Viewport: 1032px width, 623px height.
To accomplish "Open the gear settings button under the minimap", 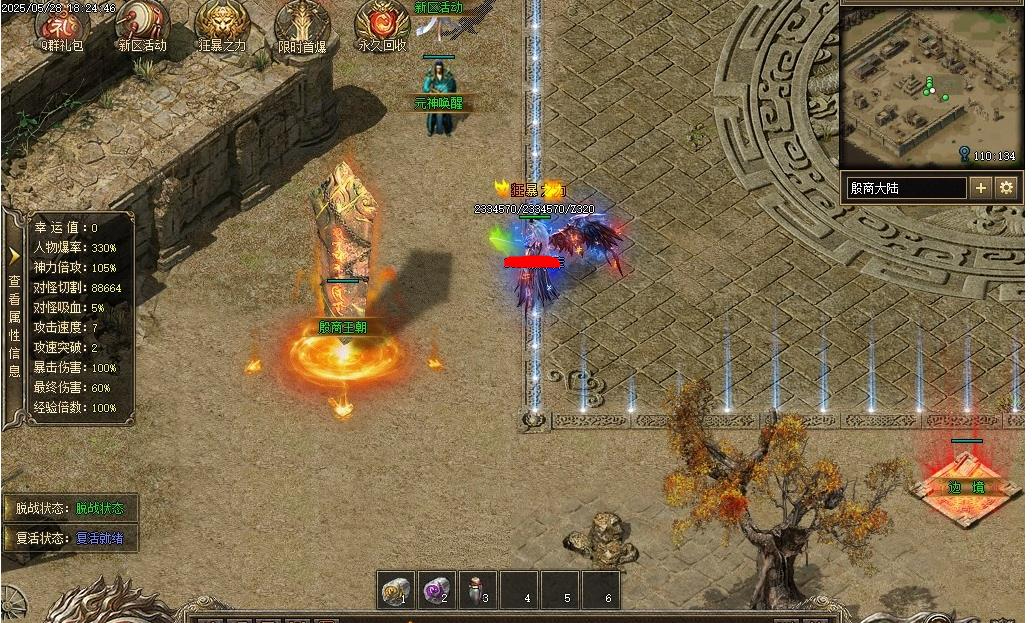I will point(1006,187).
